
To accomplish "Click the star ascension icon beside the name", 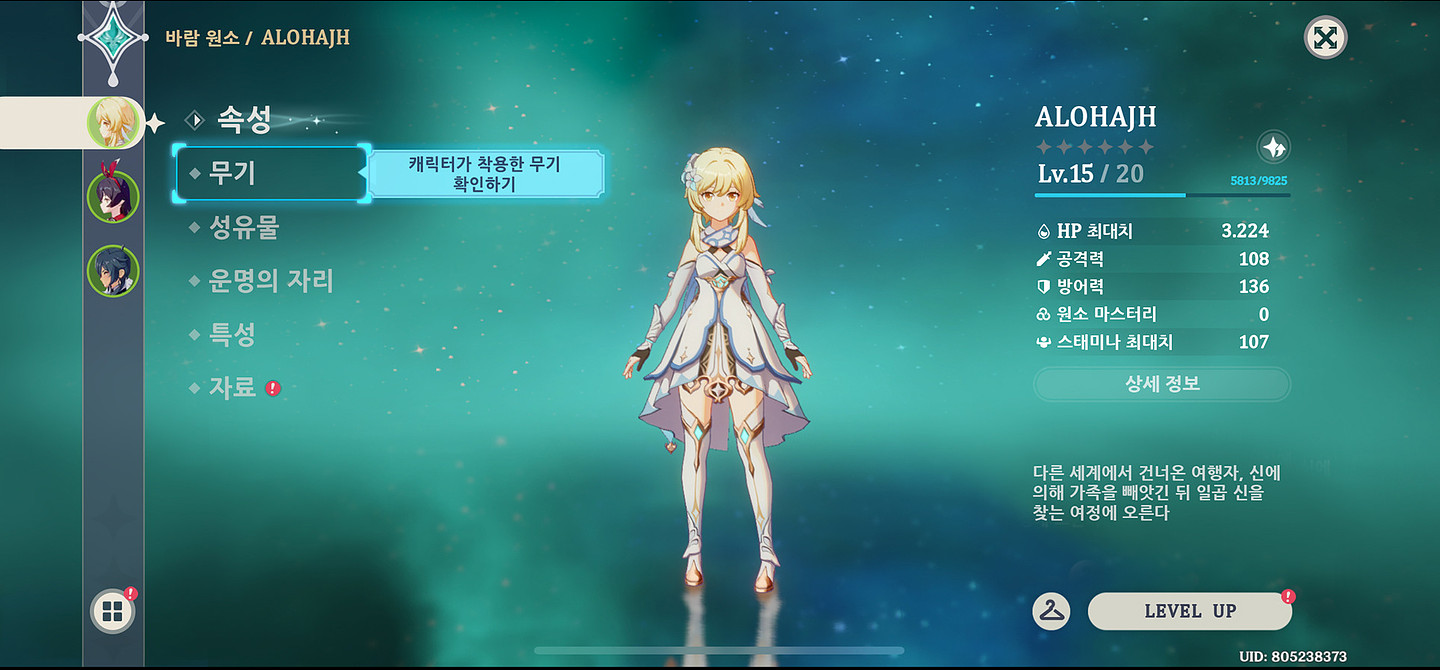I will (1273, 148).
